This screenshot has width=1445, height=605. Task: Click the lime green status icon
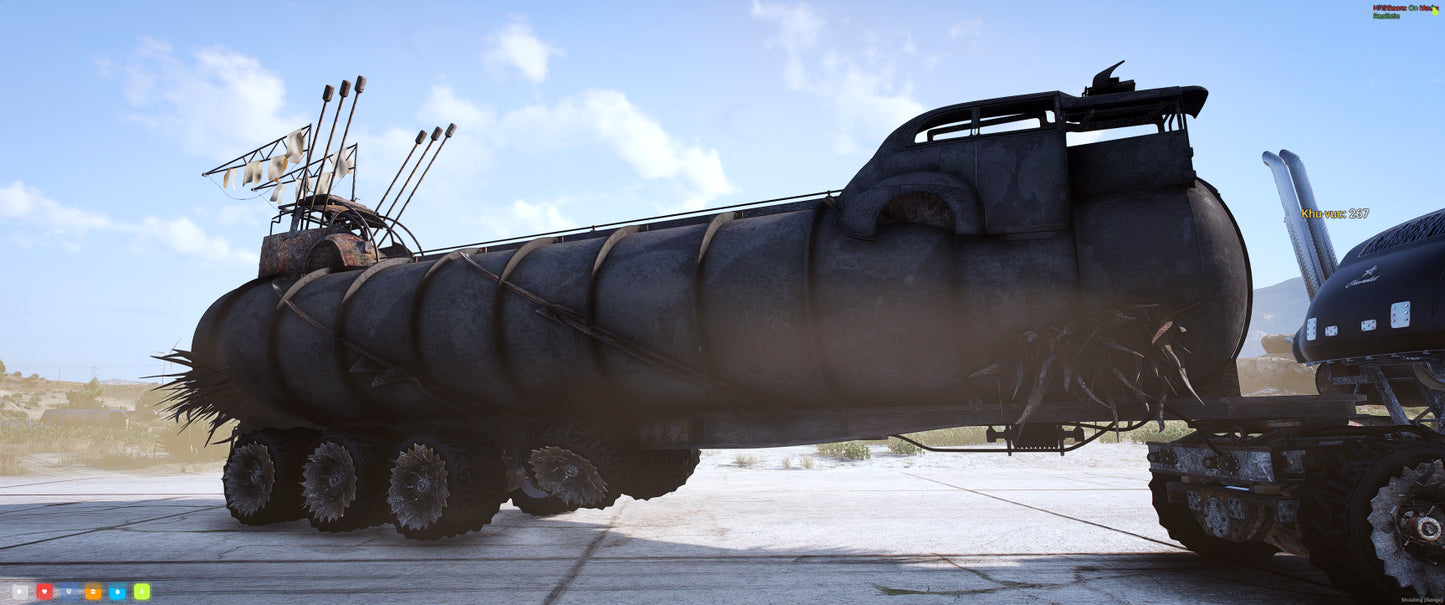(142, 591)
